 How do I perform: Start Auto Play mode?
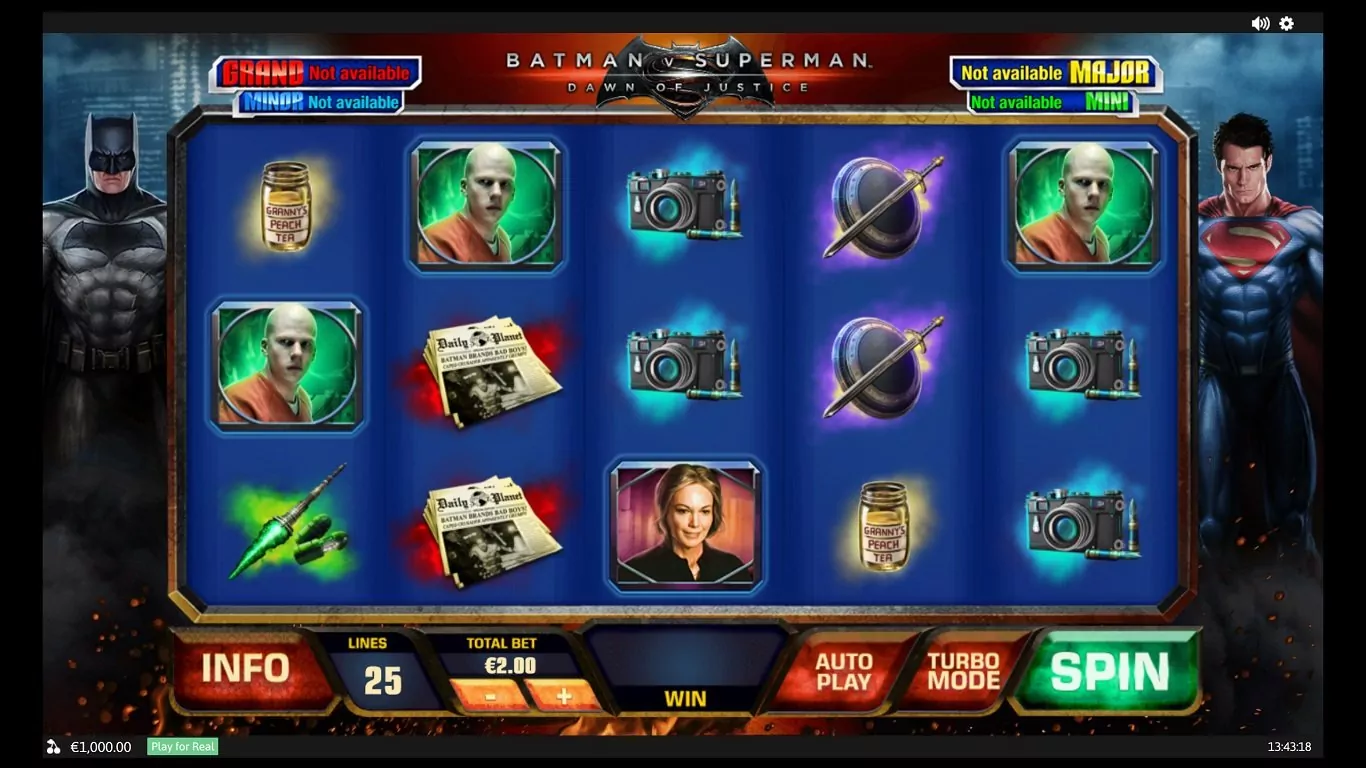click(x=844, y=672)
